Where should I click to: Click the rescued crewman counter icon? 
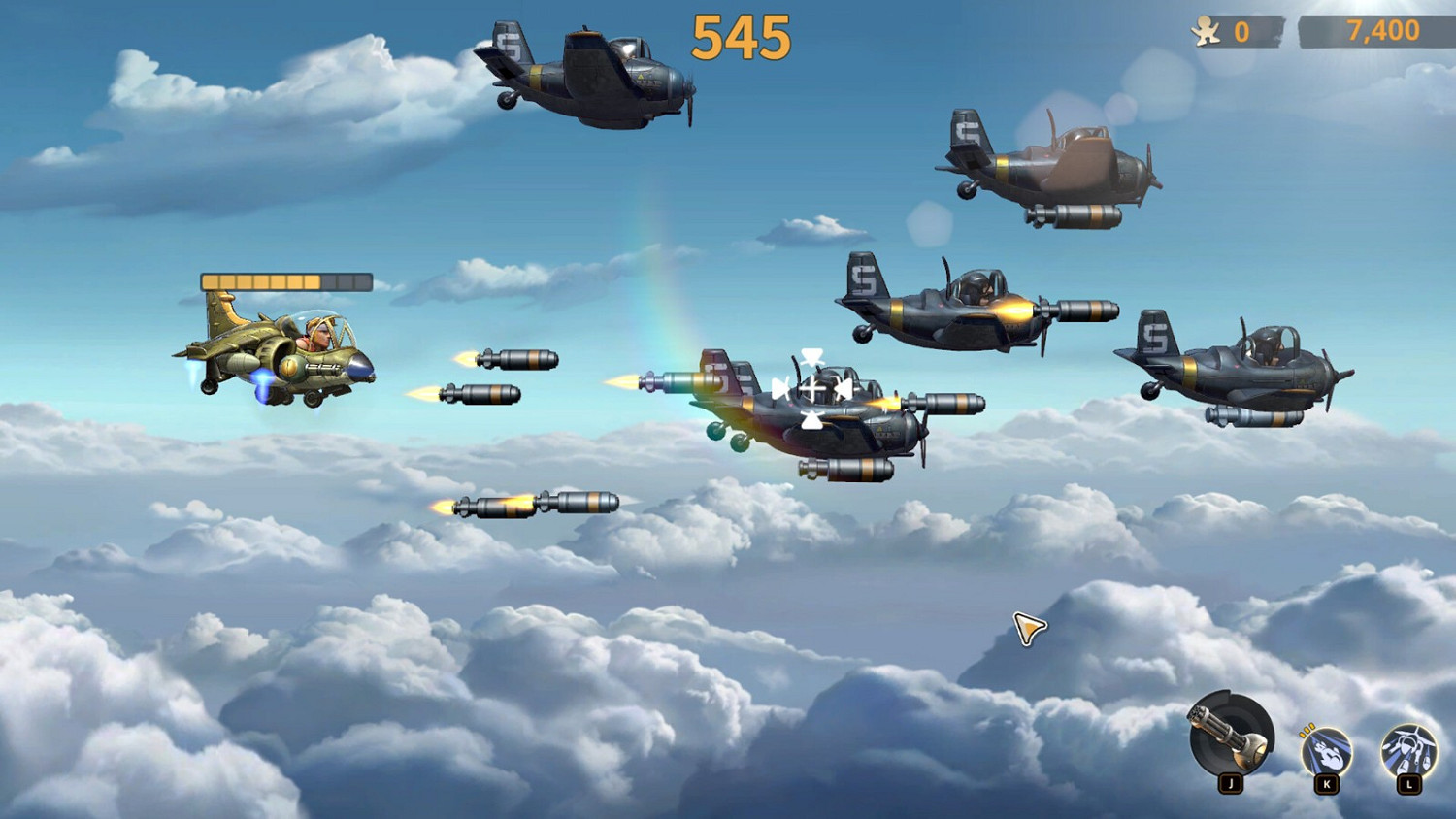coord(1204,30)
